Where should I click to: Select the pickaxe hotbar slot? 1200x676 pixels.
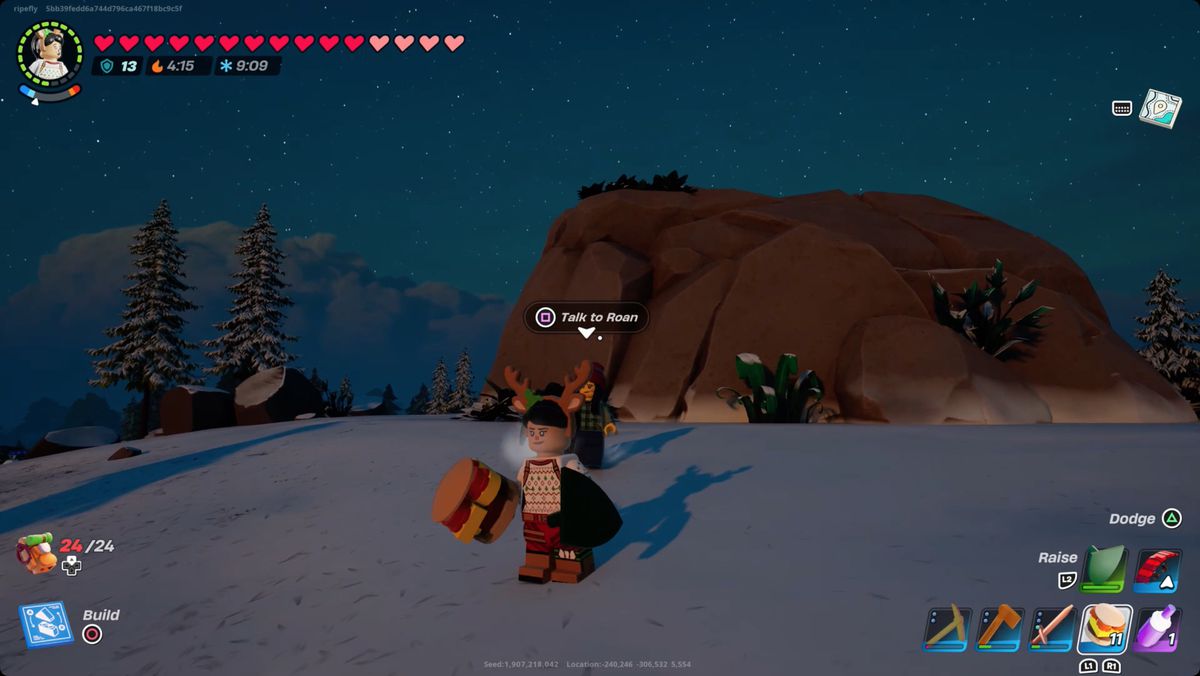coord(946,629)
